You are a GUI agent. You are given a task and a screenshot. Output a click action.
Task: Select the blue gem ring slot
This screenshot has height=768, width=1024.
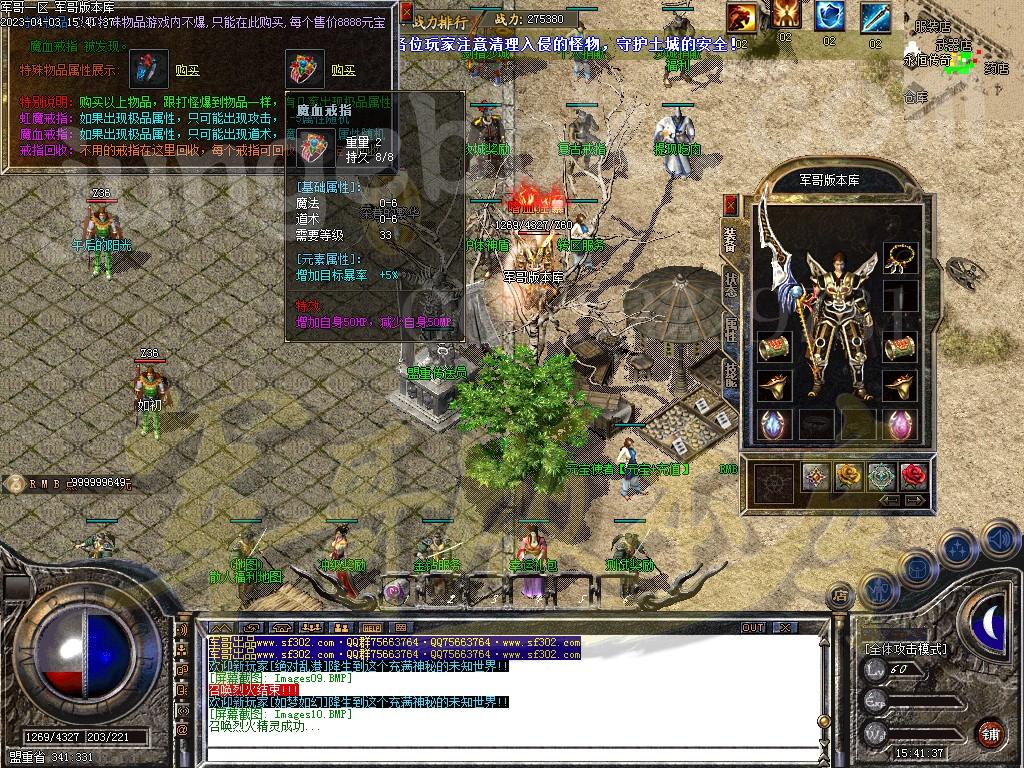pos(773,424)
